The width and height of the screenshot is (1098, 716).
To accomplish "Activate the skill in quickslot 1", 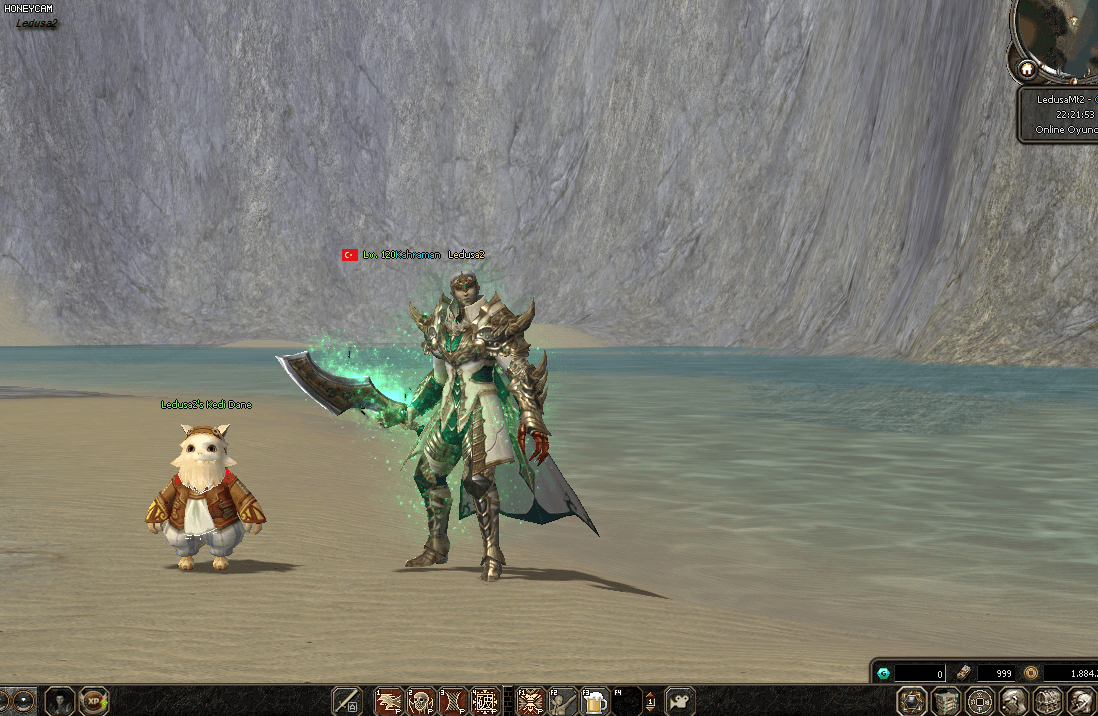I will tap(388, 701).
